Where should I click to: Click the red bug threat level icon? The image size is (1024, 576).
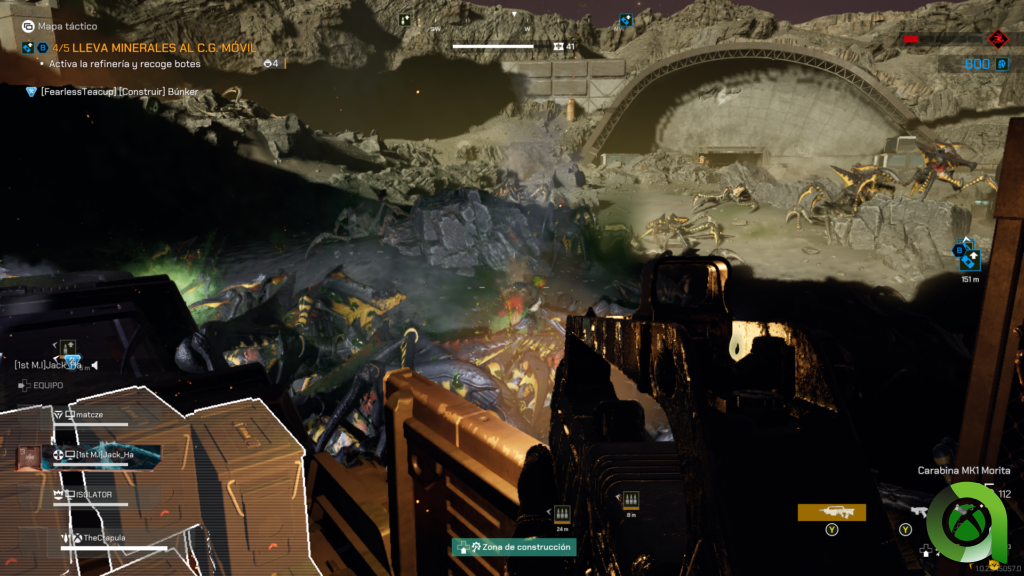pyautogui.click(x=997, y=39)
